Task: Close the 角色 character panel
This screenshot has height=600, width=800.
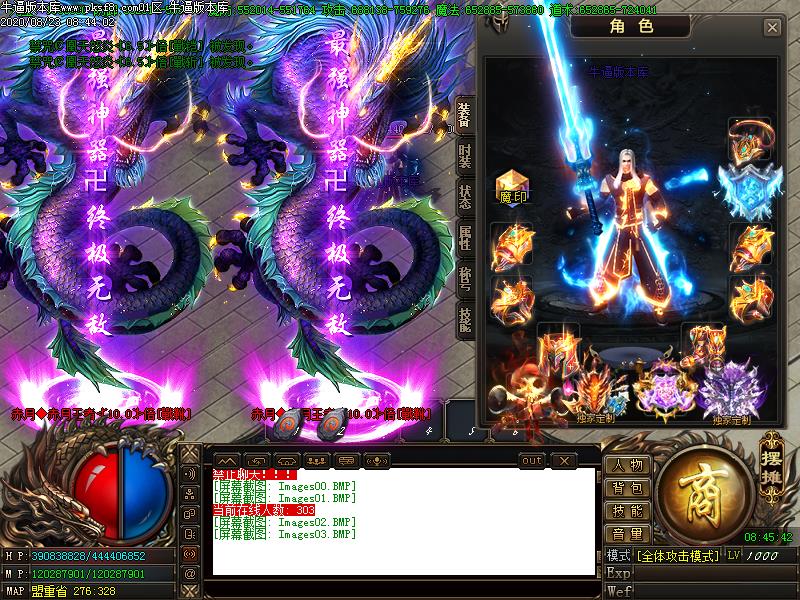Action: point(772,28)
